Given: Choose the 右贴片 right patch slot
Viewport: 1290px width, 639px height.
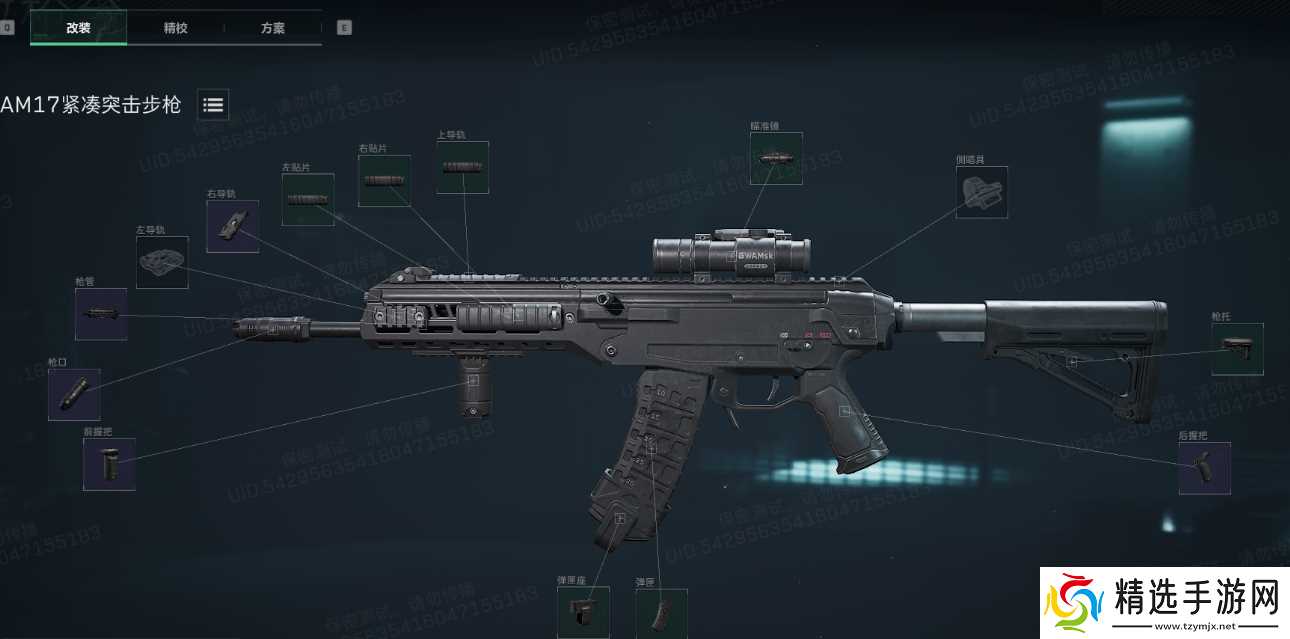Looking at the screenshot, I should pos(384,181).
